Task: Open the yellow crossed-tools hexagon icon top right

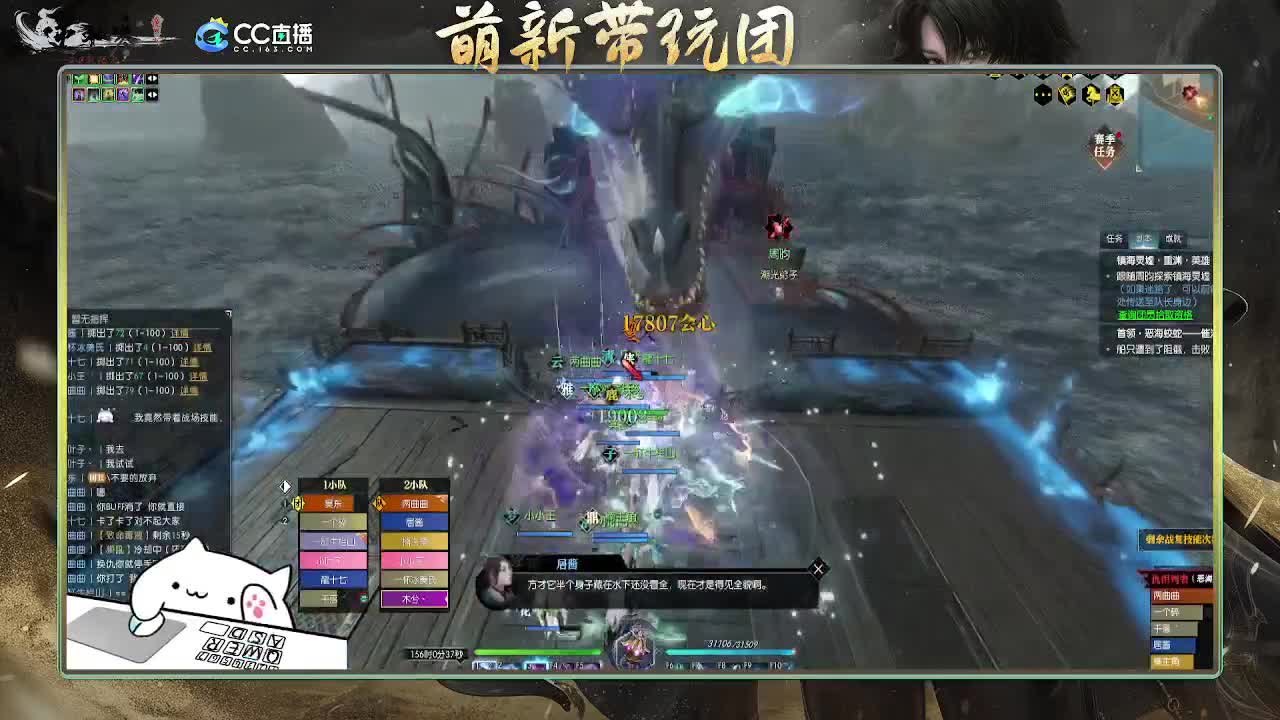Action: coord(1115,95)
